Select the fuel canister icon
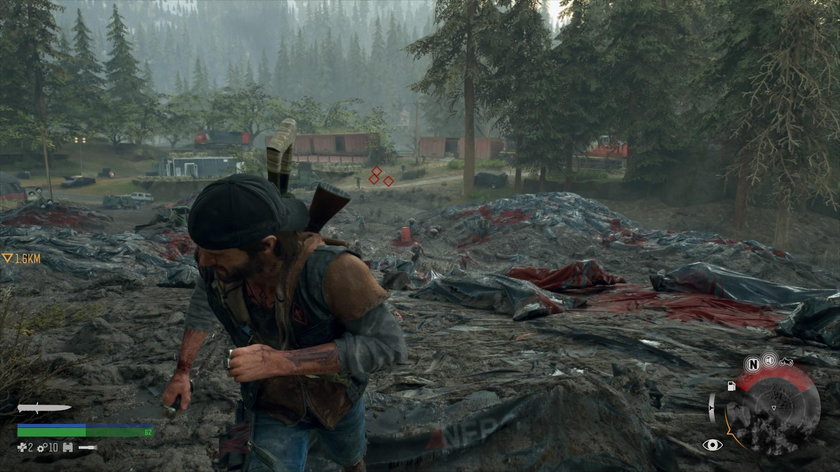 click(x=731, y=385)
